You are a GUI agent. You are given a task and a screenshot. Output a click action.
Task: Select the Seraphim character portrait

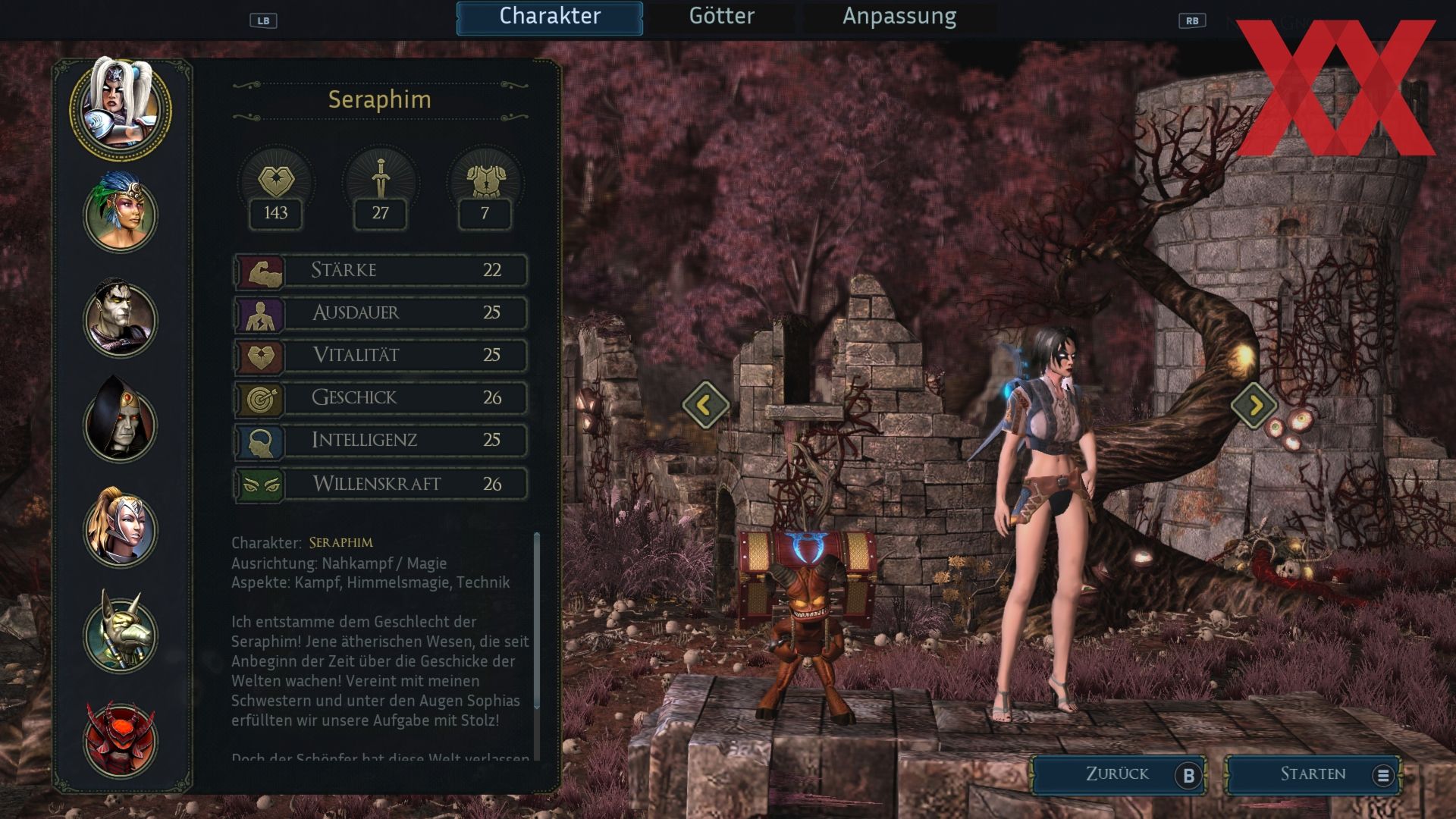coord(121,108)
